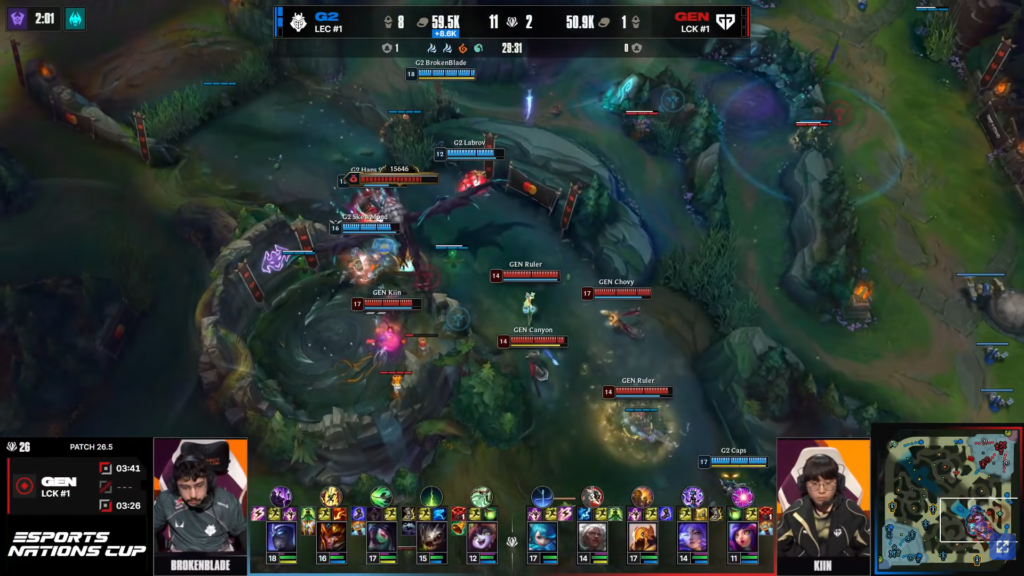Click the purple monster icon beside 2:01 timer
This screenshot has width=1024, height=576.
[19, 18]
